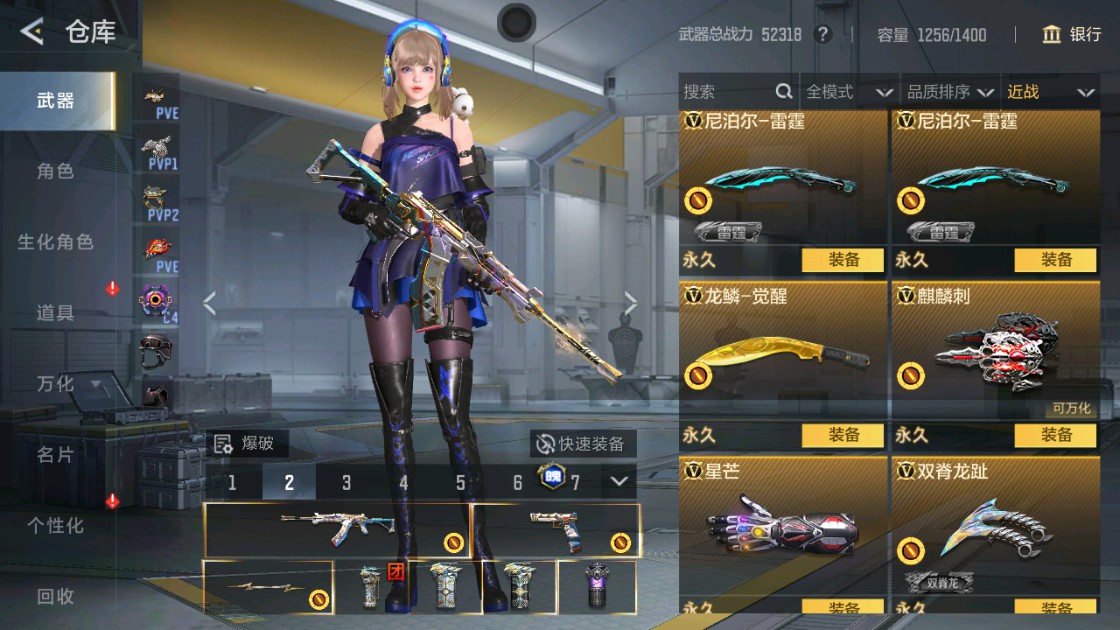Select the AK rifle primary weapon slot
This screenshot has height=630, width=1120.
tap(337, 530)
